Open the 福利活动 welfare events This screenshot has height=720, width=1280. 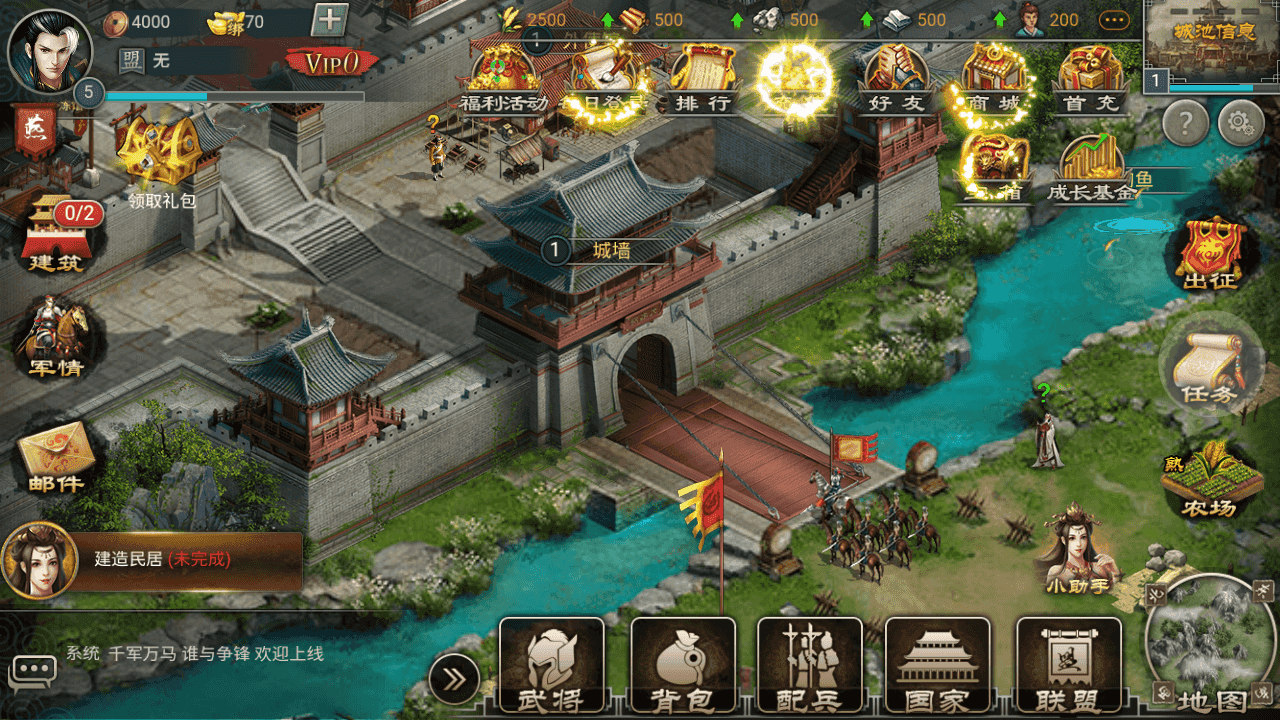[x=503, y=78]
